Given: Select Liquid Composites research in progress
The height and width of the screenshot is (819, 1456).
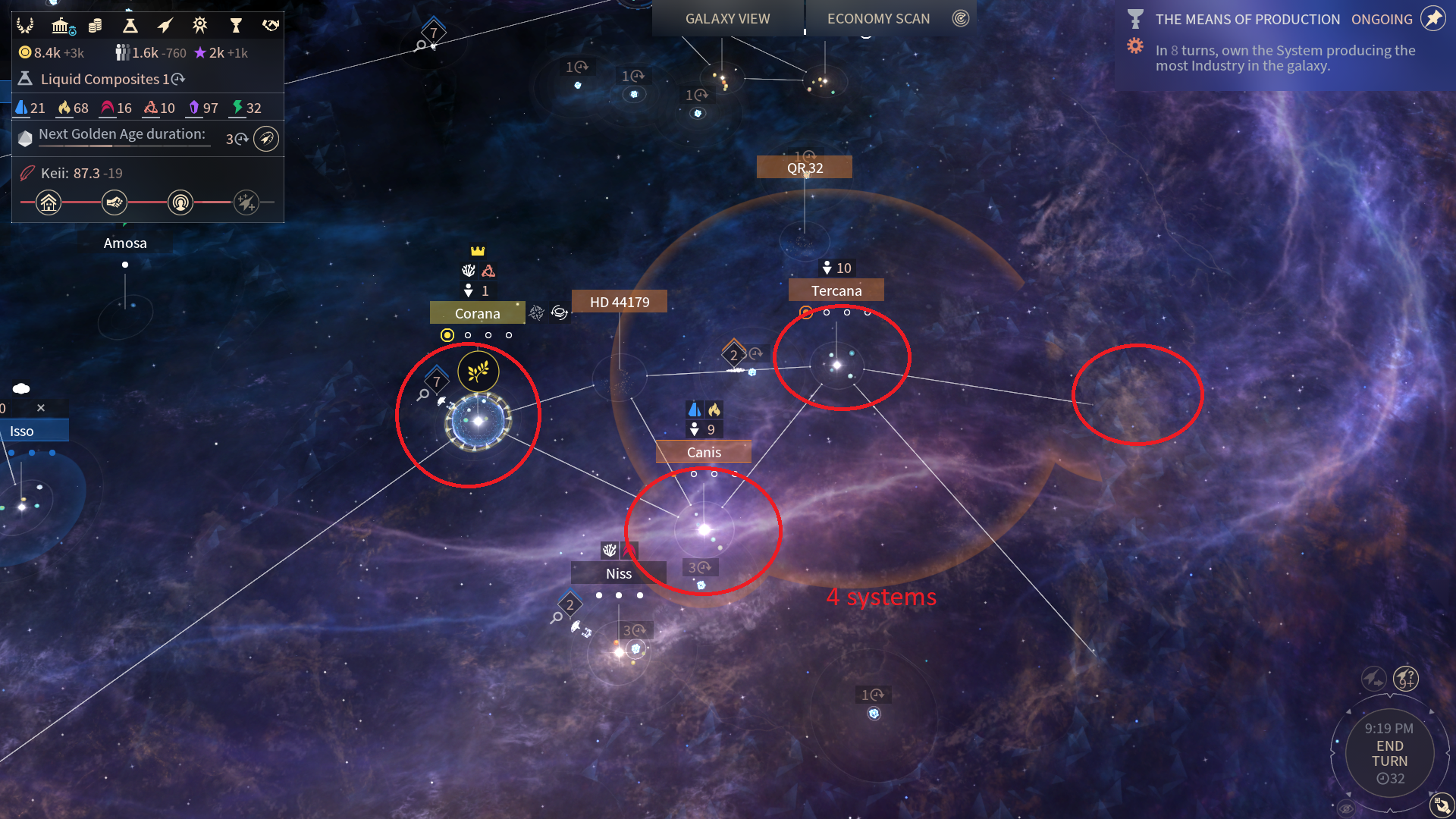Looking at the screenshot, I should click(x=102, y=79).
